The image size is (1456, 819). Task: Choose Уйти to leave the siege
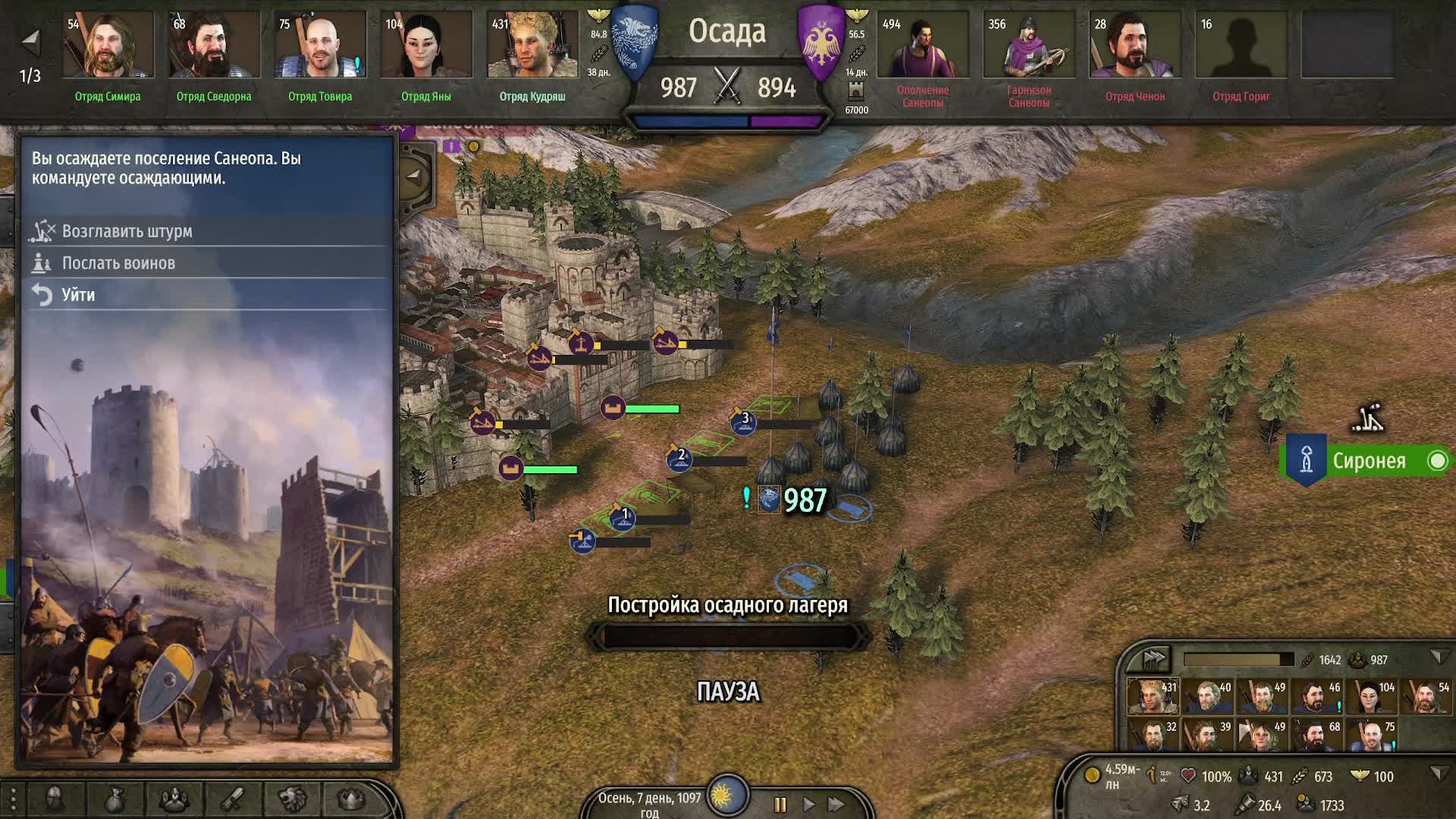pos(78,295)
